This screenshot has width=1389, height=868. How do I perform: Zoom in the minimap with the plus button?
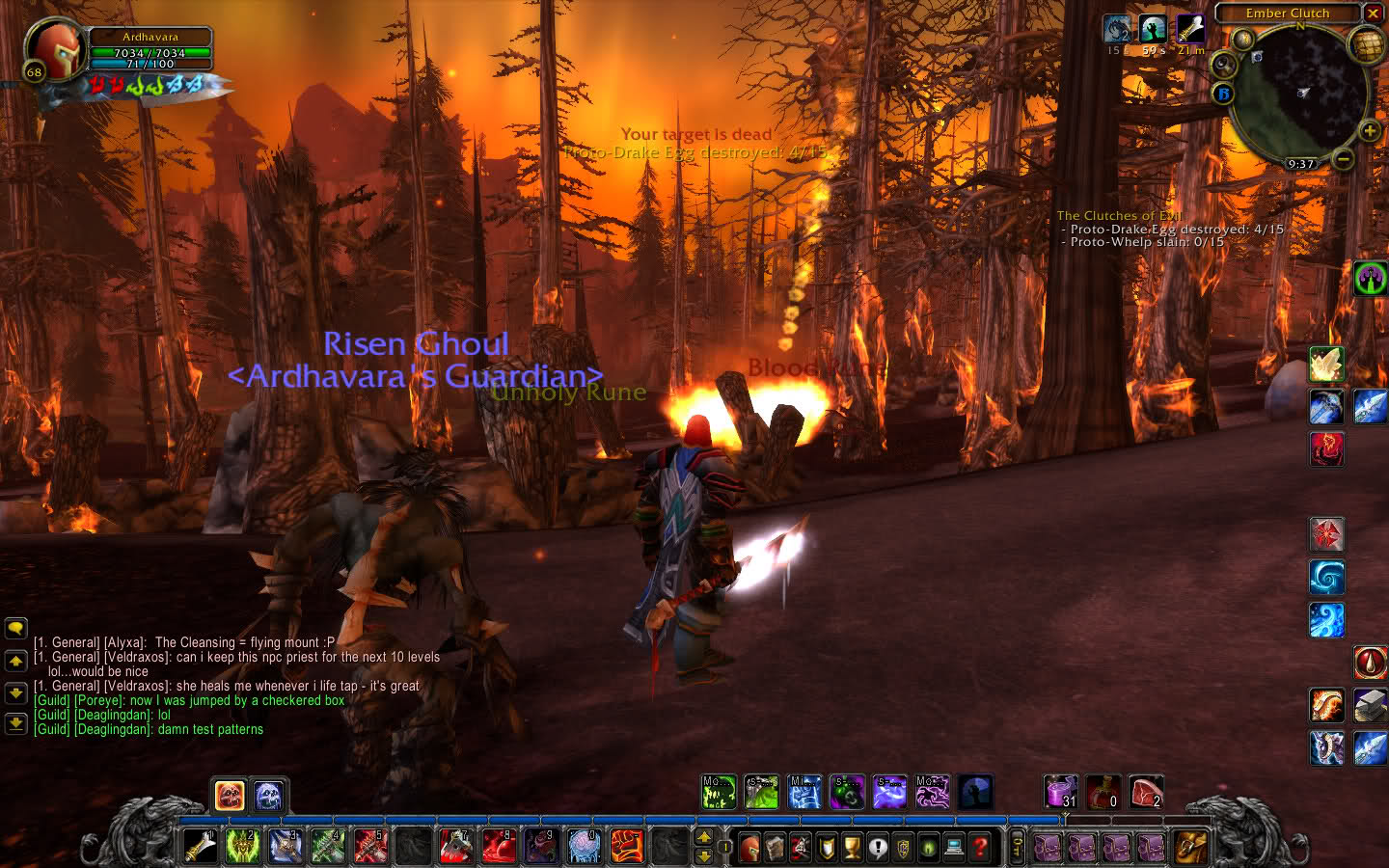click(1369, 131)
